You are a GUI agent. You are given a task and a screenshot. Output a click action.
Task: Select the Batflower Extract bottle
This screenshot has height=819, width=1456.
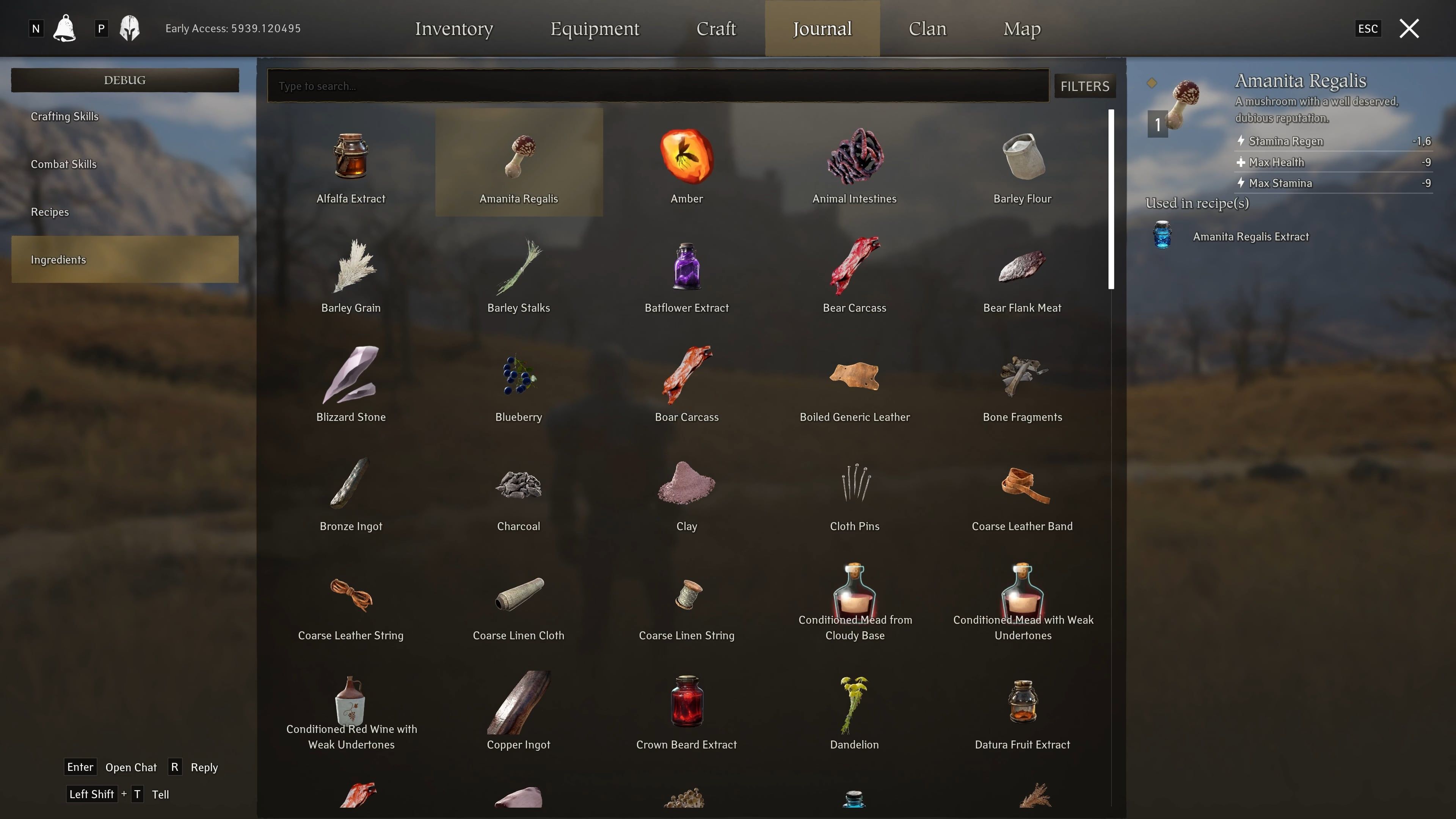(x=686, y=273)
